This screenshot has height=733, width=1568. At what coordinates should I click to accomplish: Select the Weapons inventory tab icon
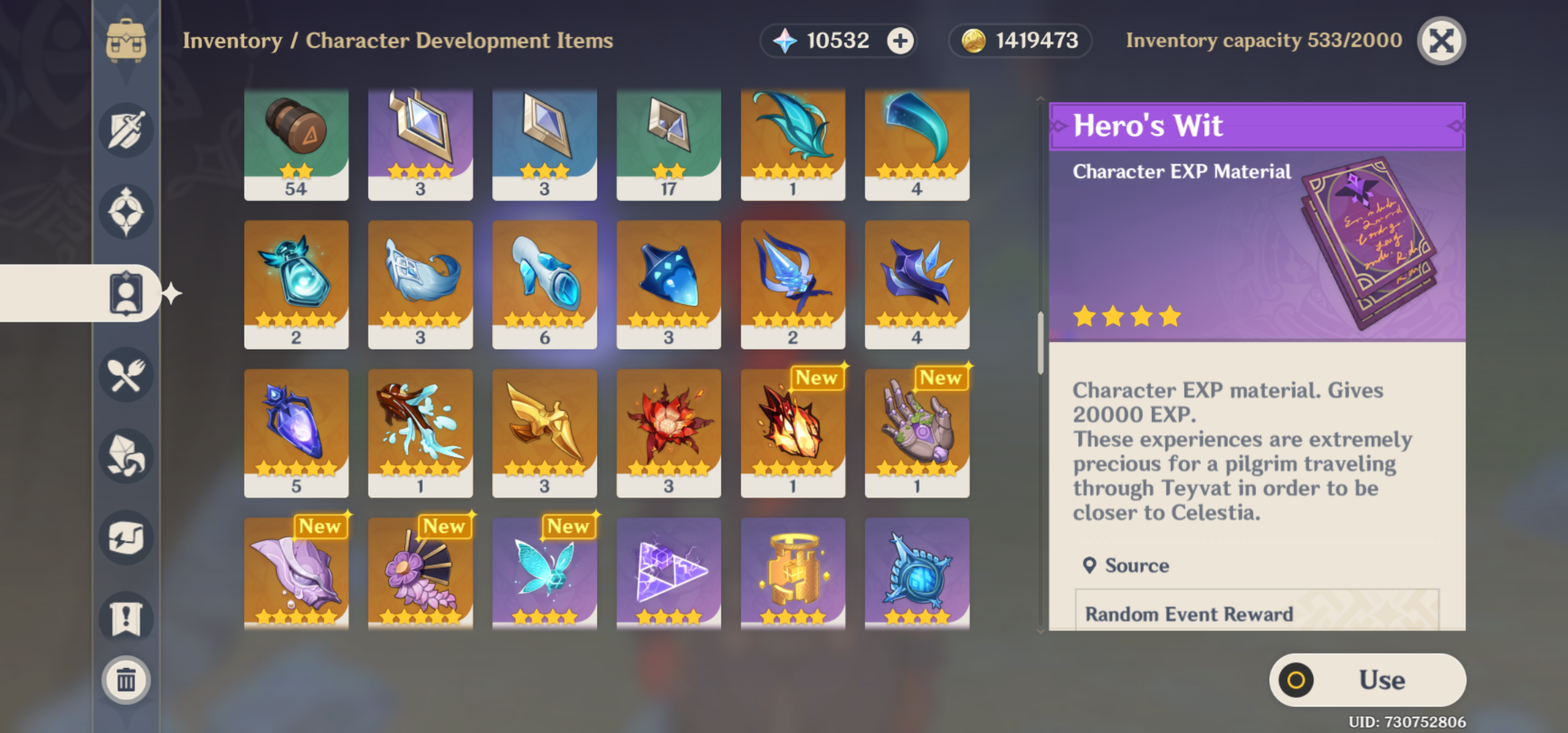(126, 130)
